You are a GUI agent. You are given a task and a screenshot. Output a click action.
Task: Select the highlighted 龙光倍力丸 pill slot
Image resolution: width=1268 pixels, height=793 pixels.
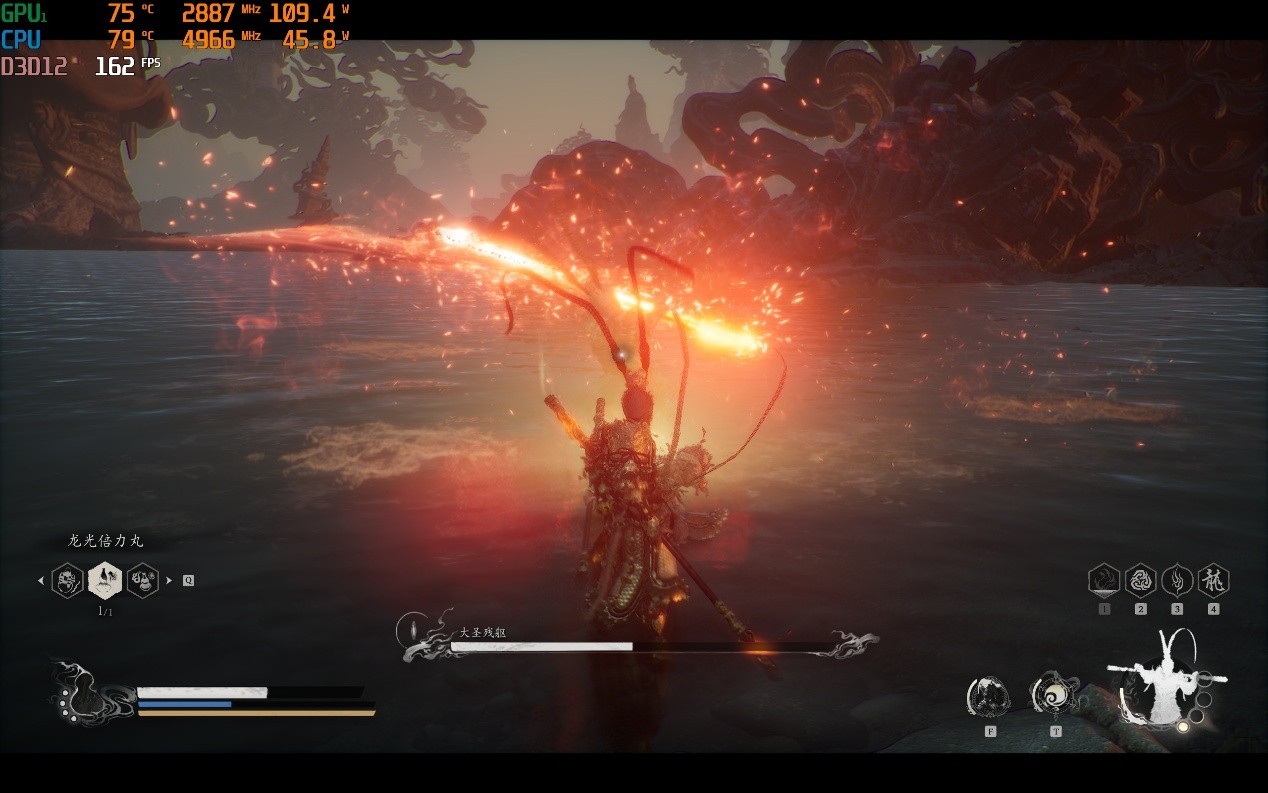coord(105,580)
